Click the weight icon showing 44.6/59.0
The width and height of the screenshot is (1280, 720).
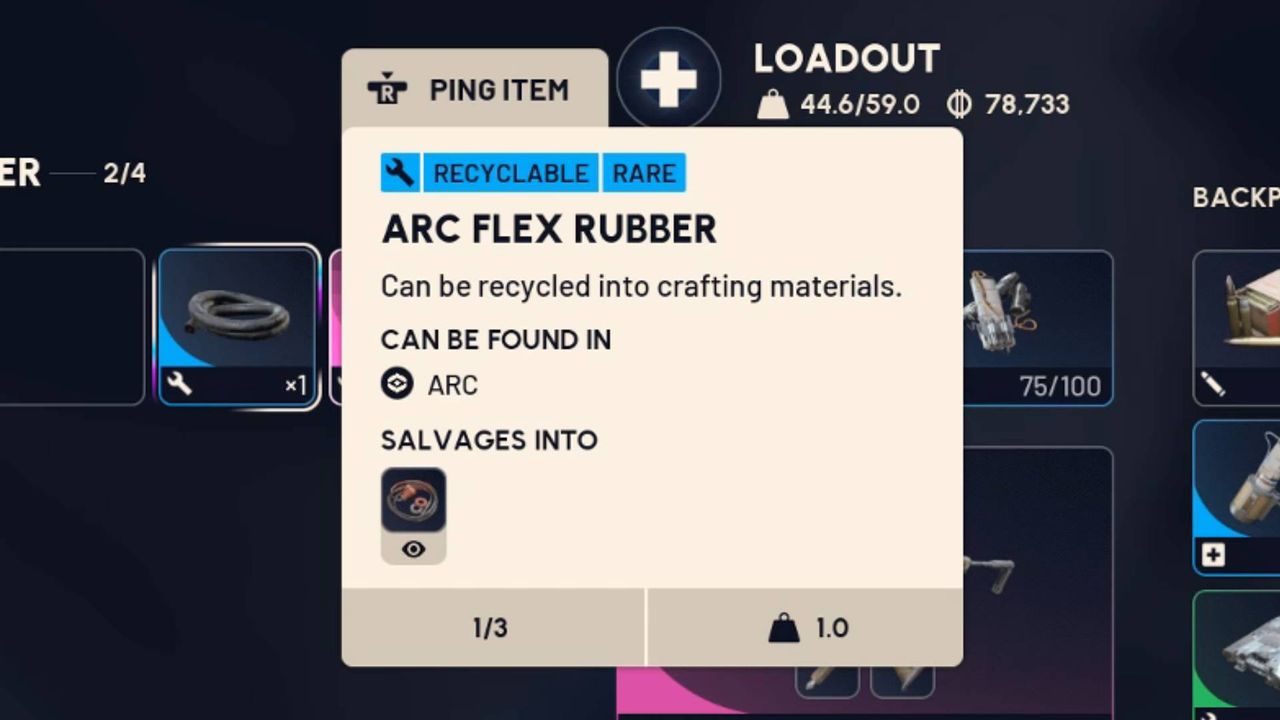click(775, 101)
